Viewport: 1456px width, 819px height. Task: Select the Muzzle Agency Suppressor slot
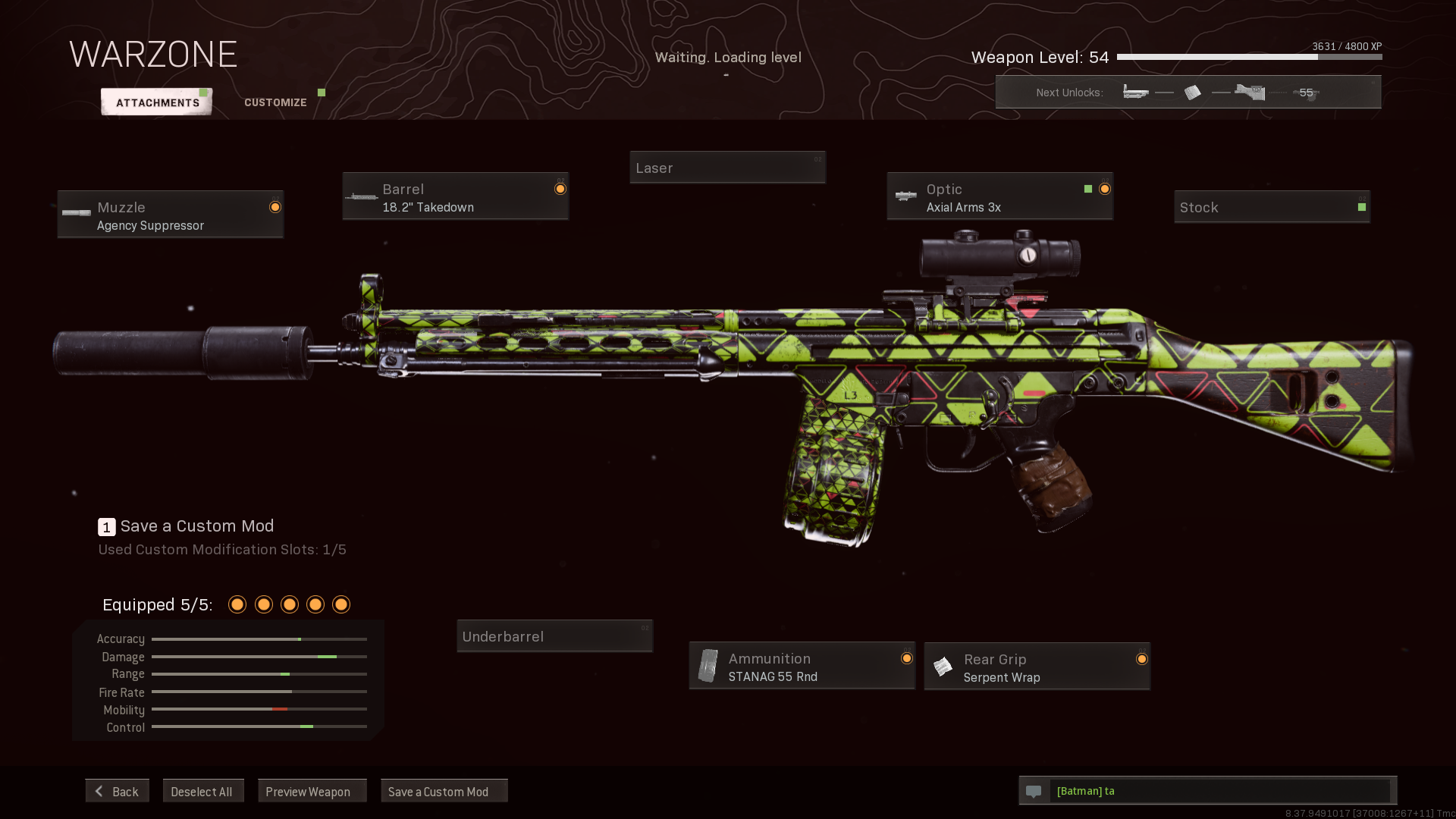click(171, 215)
